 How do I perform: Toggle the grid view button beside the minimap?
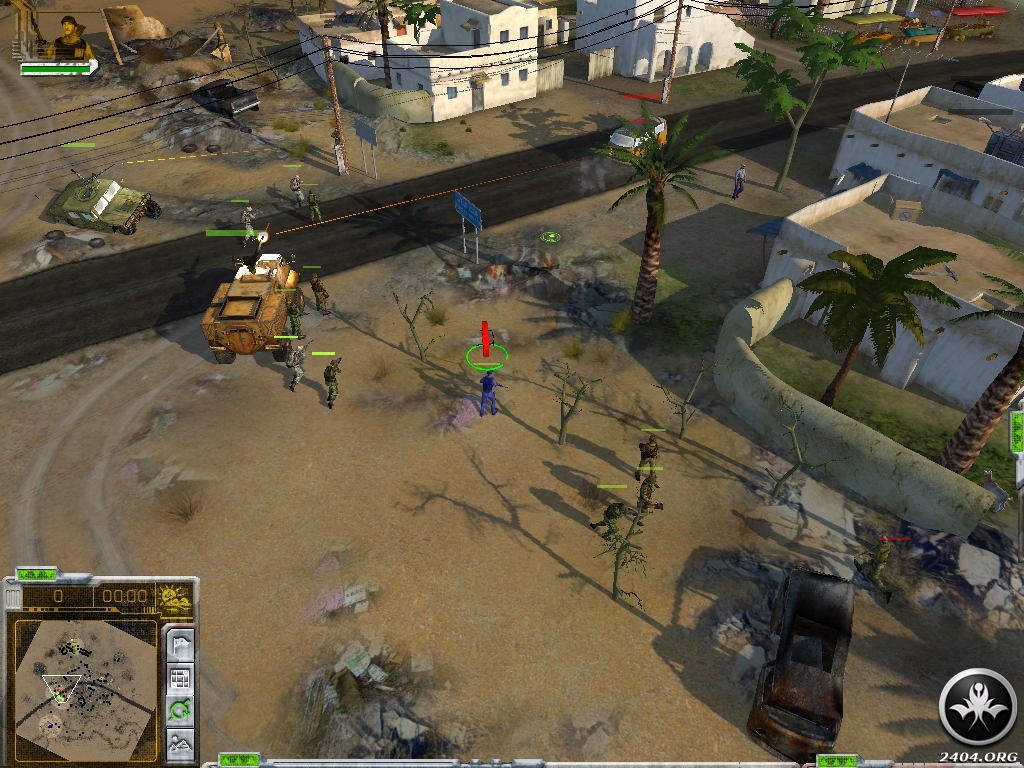tap(180, 679)
